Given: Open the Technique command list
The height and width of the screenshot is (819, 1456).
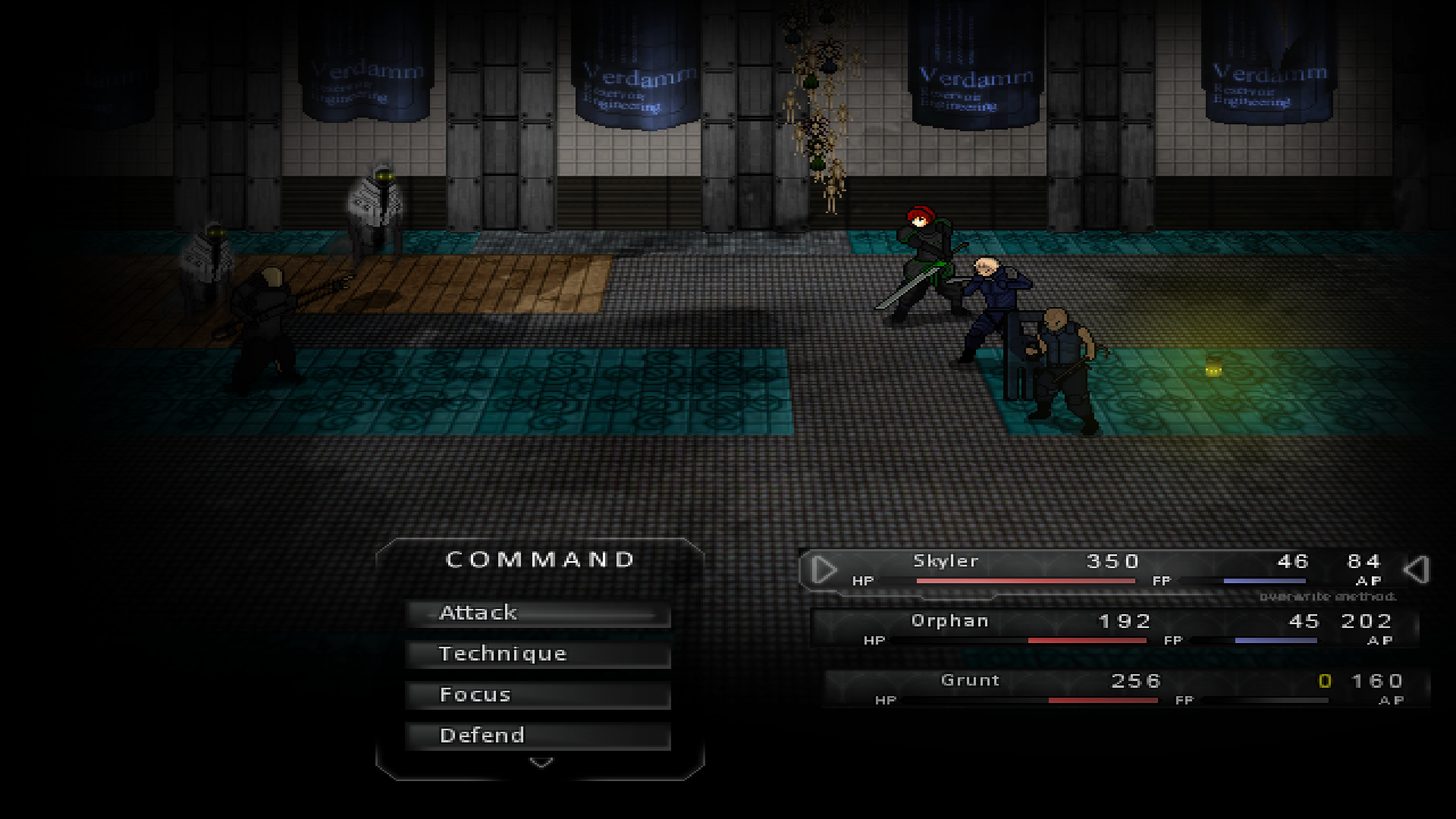Looking at the screenshot, I should click(538, 654).
